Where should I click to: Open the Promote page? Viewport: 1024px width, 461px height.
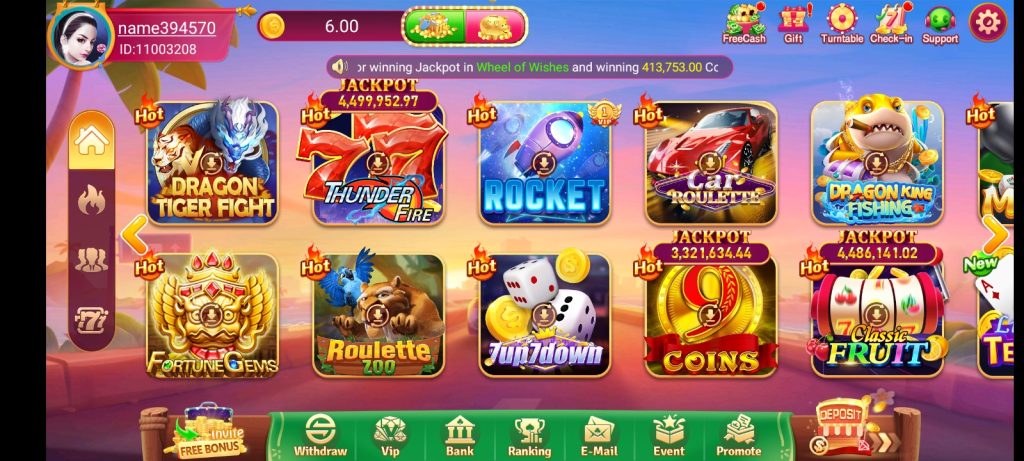tap(738, 435)
